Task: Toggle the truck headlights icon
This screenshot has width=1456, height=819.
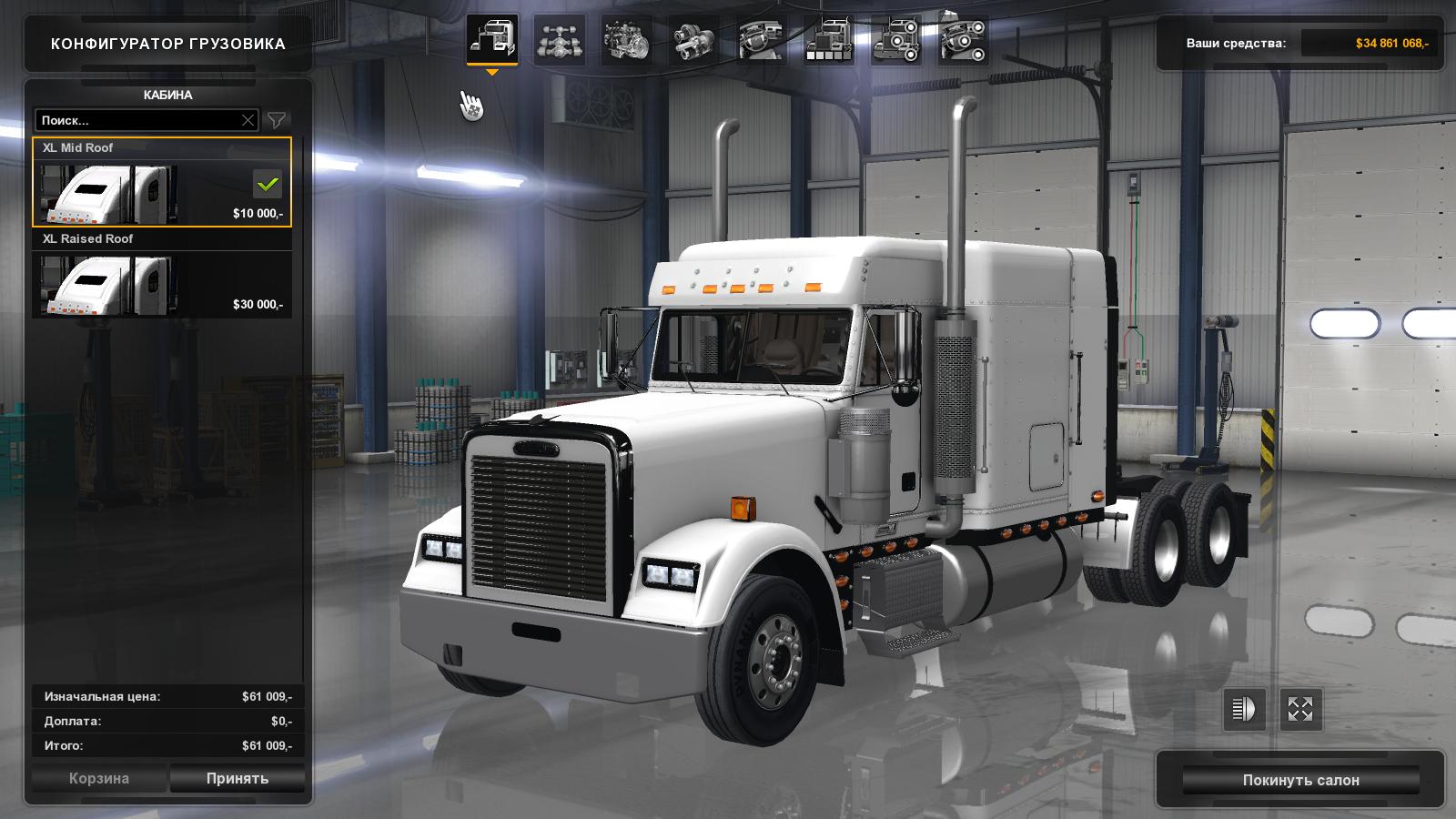Action: coord(1244,709)
